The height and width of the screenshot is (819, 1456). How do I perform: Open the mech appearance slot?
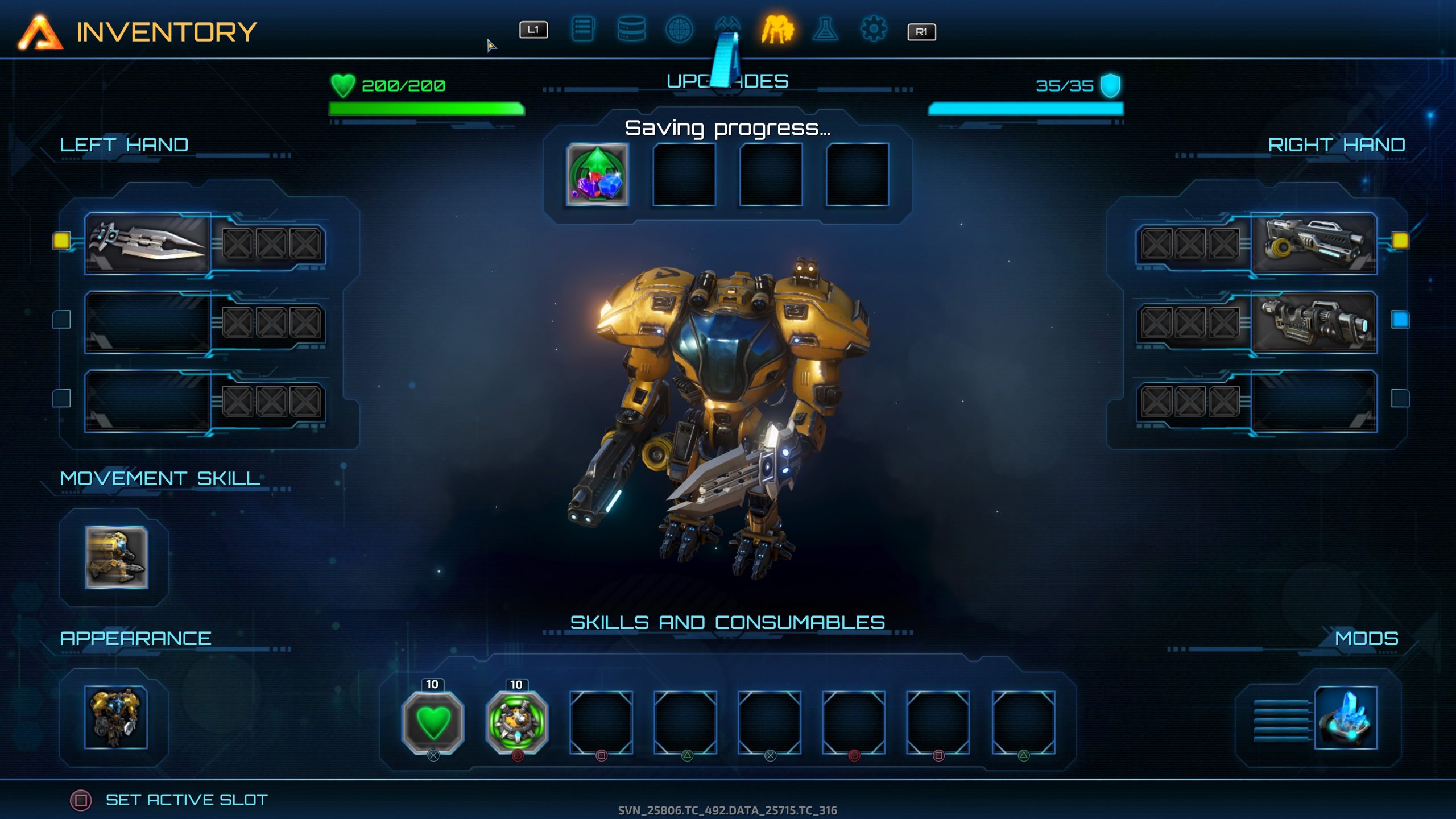pos(116,717)
